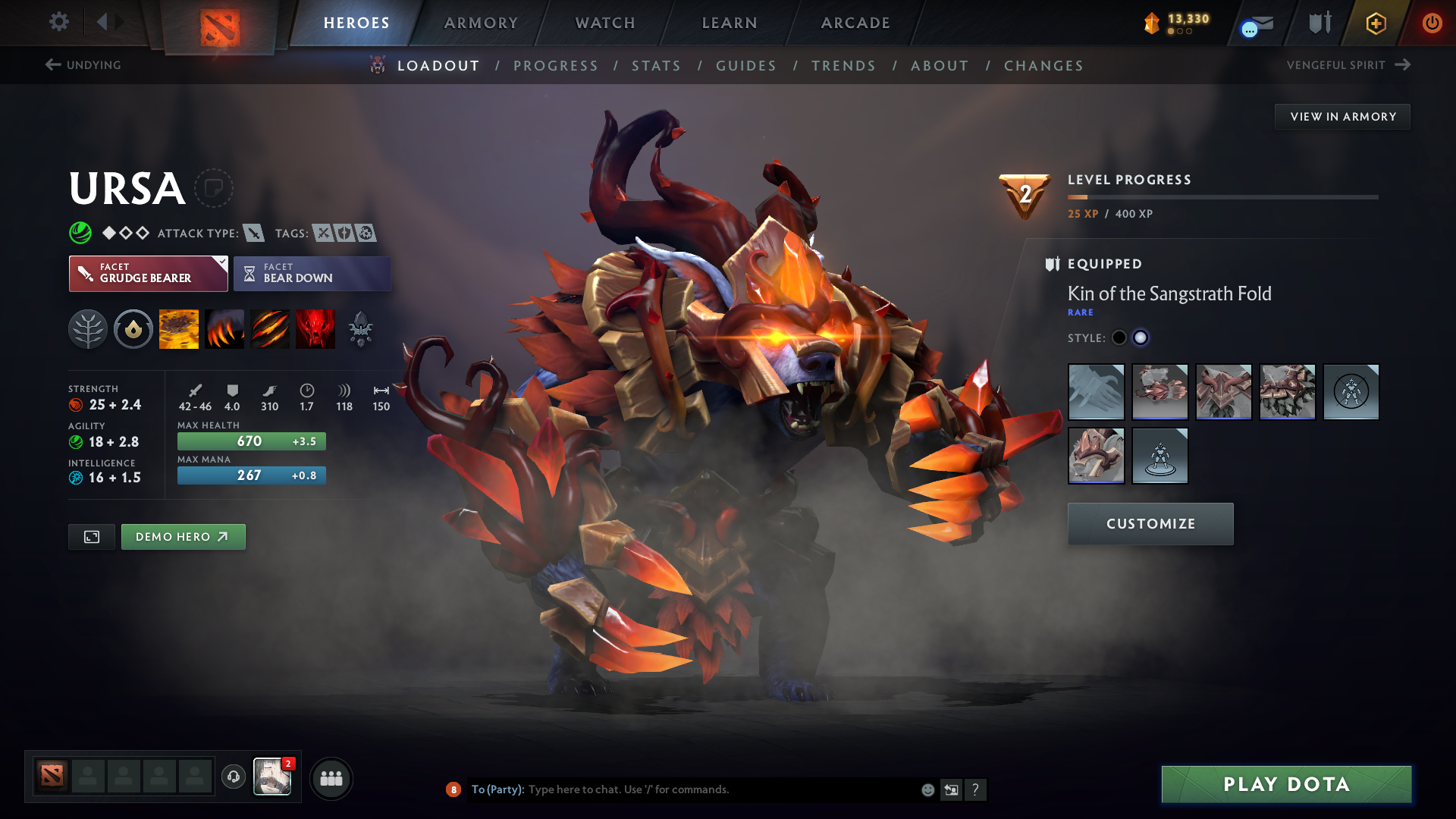Open the GUIDES tab
The width and height of the screenshot is (1456, 819).
[x=745, y=66]
